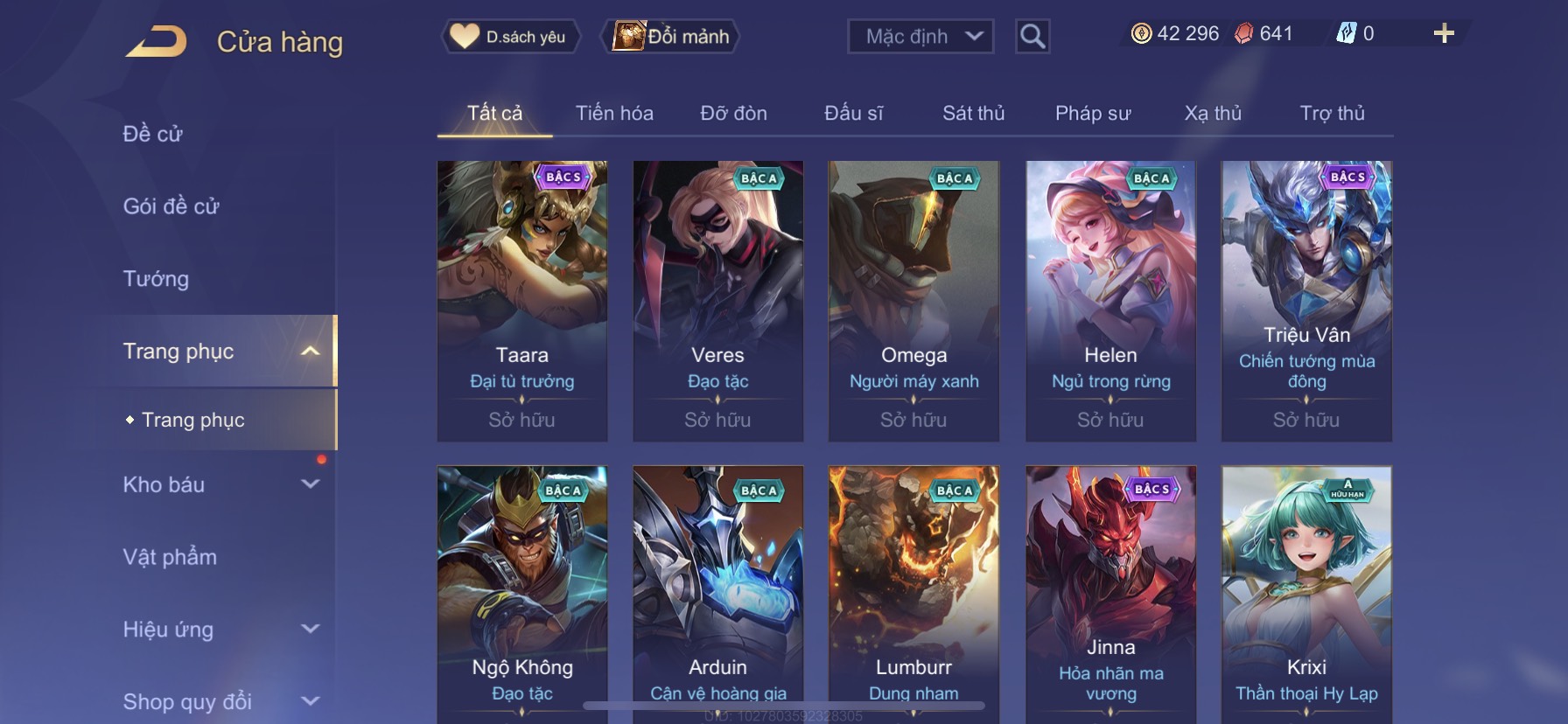Choose the Triệu Vân Chiến tướng mùa đông card
Image resolution: width=1568 pixels, height=724 pixels.
[1306, 300]
